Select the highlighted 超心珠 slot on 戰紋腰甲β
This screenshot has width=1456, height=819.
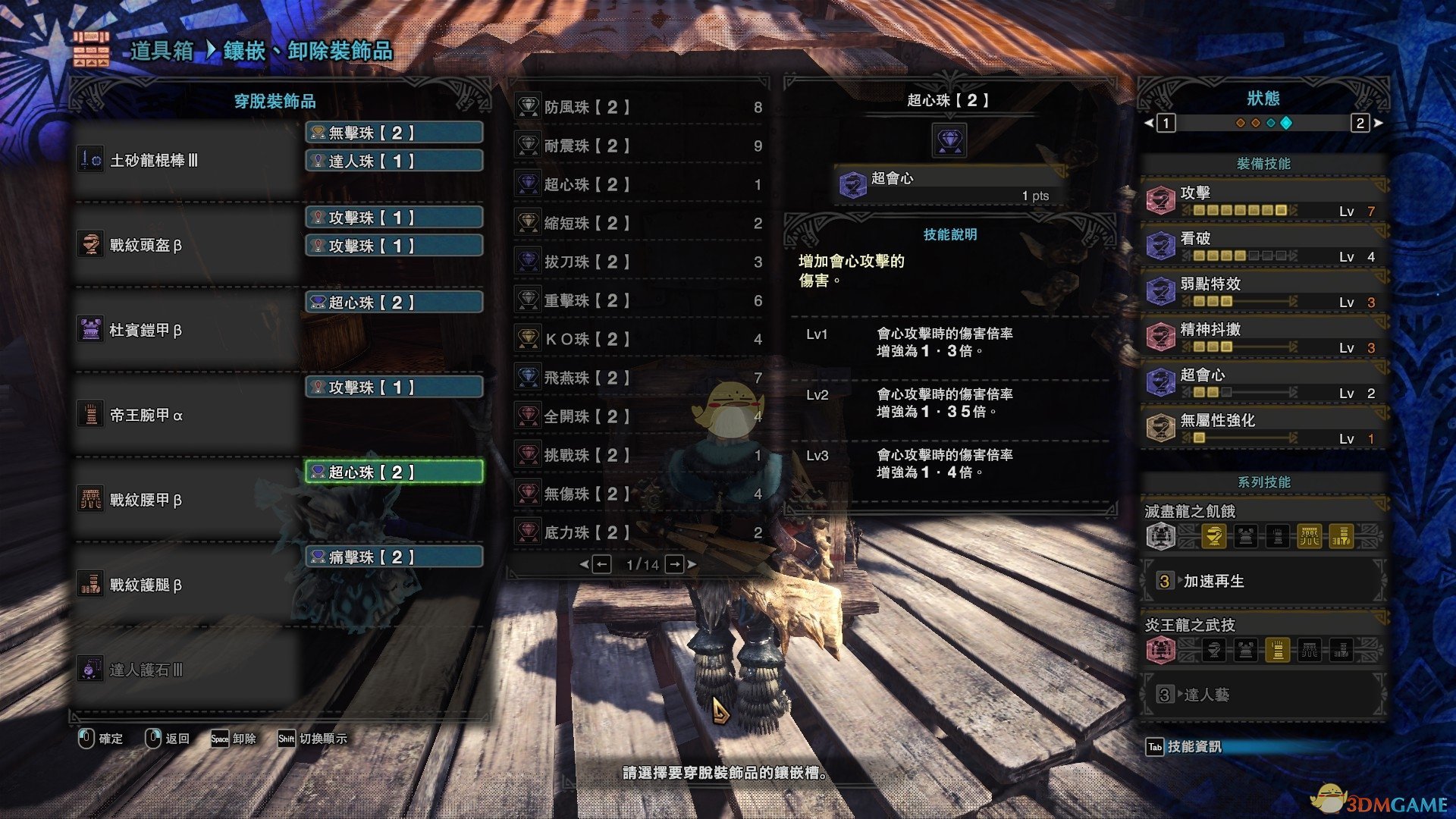click(394, 472)
